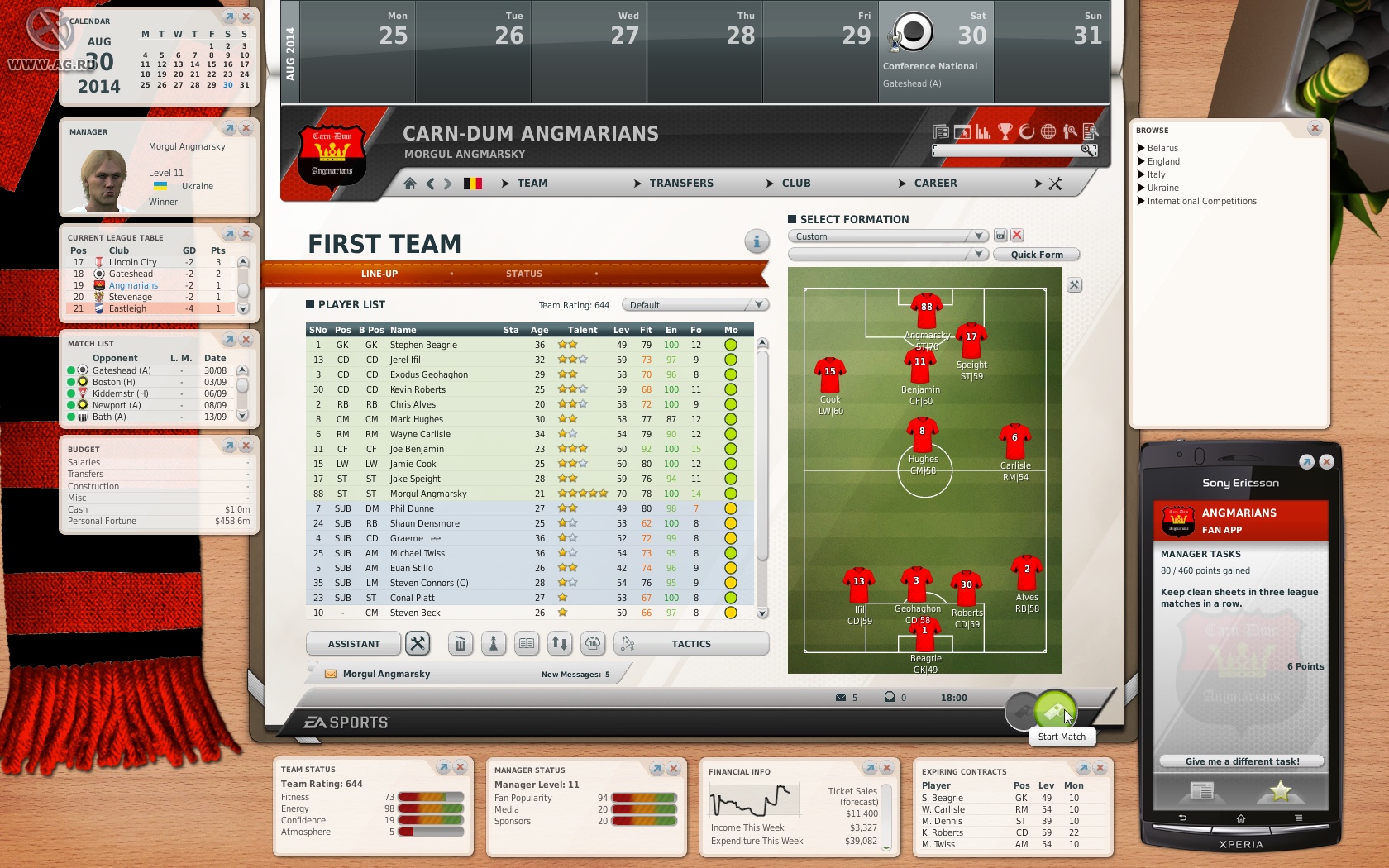Click the trash icon below the player list

[460, 643]
